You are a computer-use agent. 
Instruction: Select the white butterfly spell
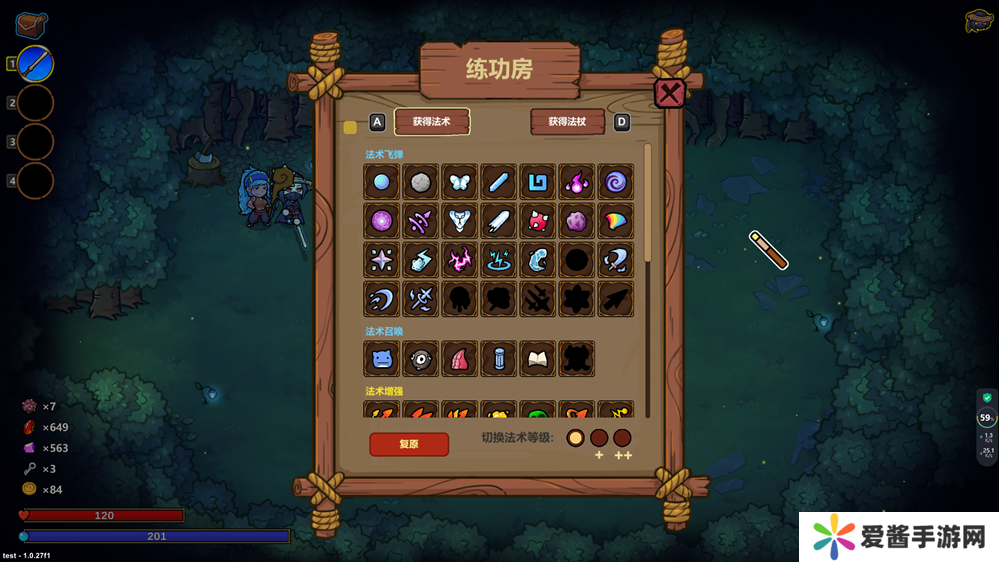pyautogui.click(x=460, y=182)
